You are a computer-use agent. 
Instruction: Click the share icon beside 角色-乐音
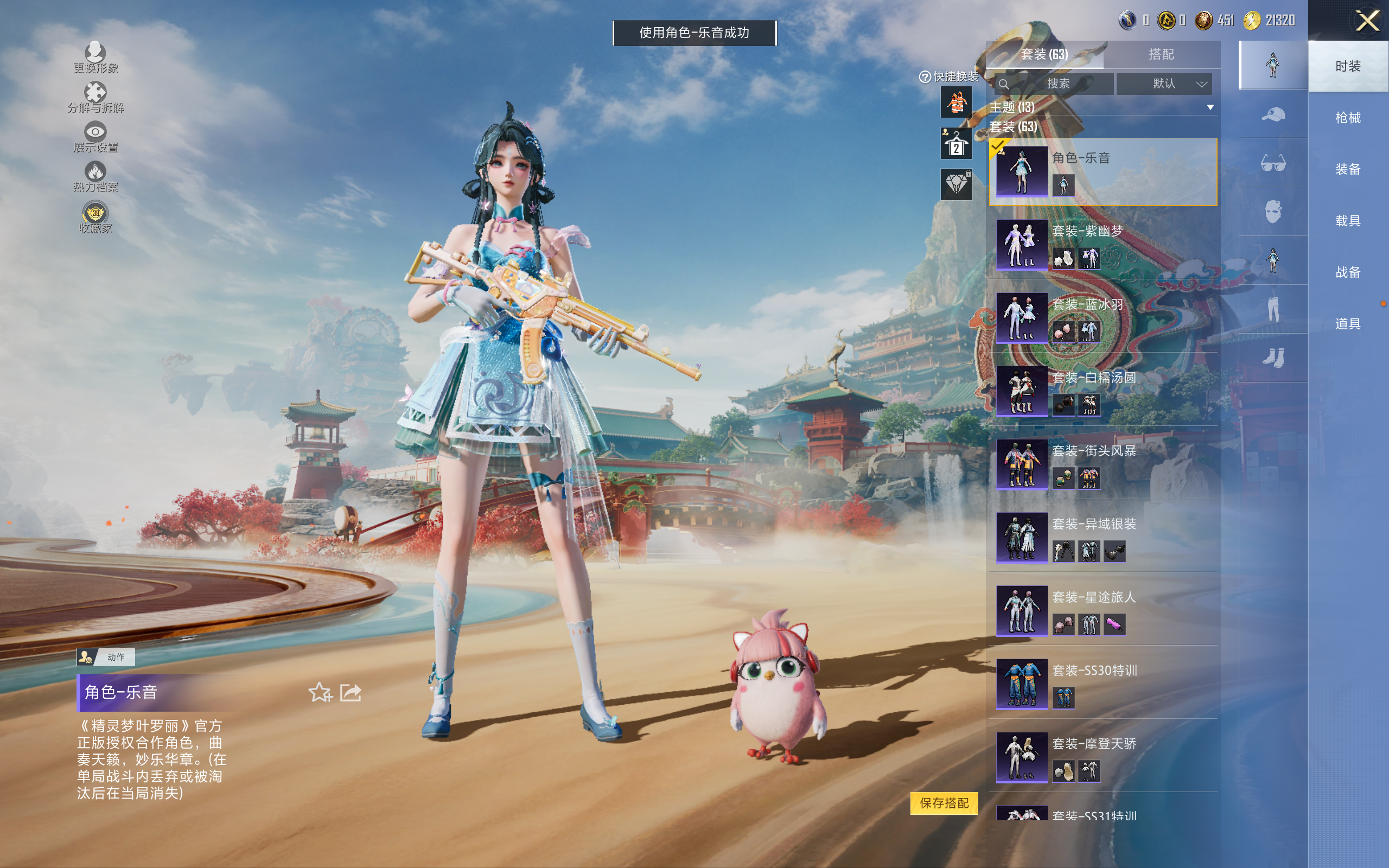[x=350, y=692]
